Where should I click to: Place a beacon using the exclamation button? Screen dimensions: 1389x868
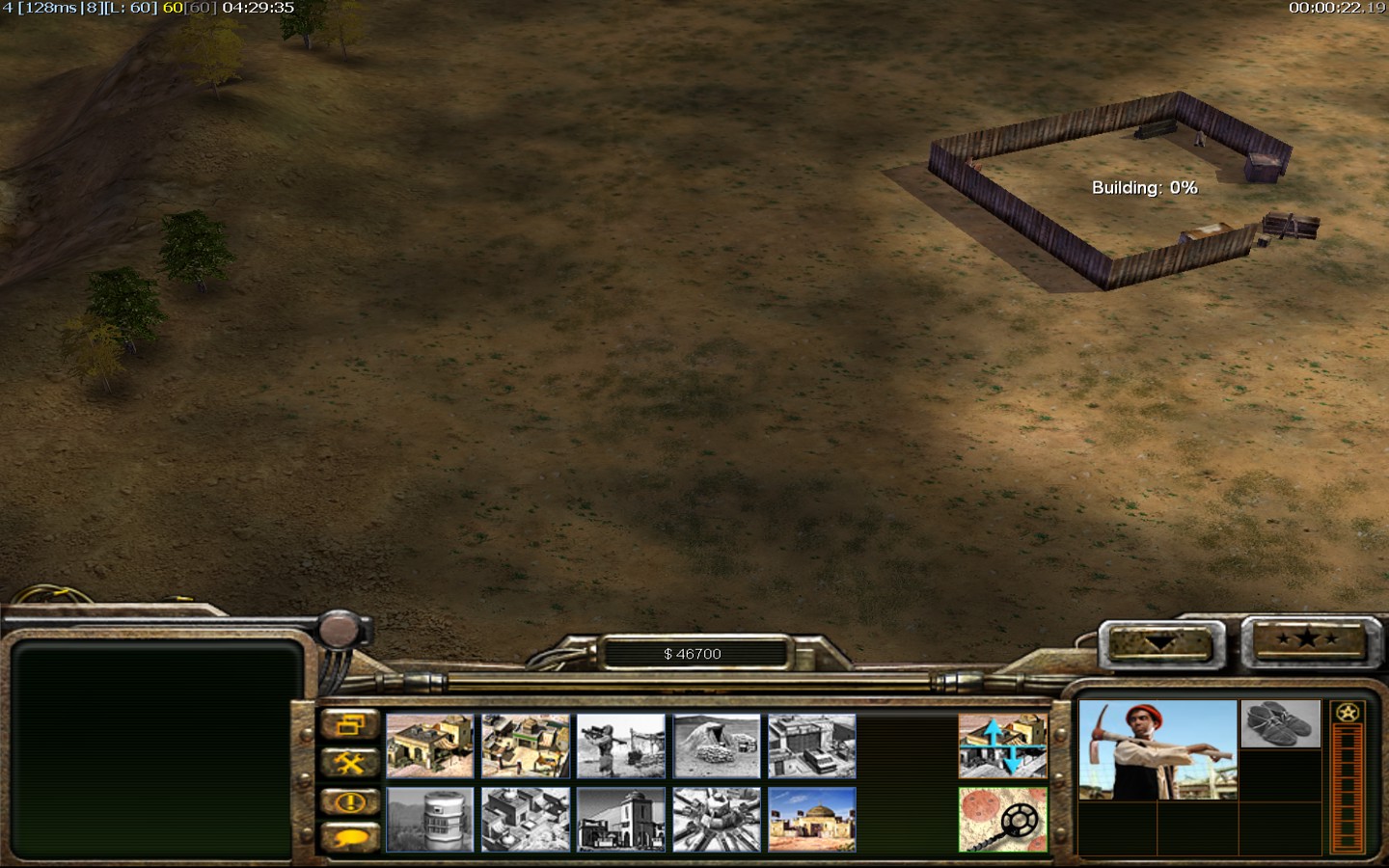point(349,801)
